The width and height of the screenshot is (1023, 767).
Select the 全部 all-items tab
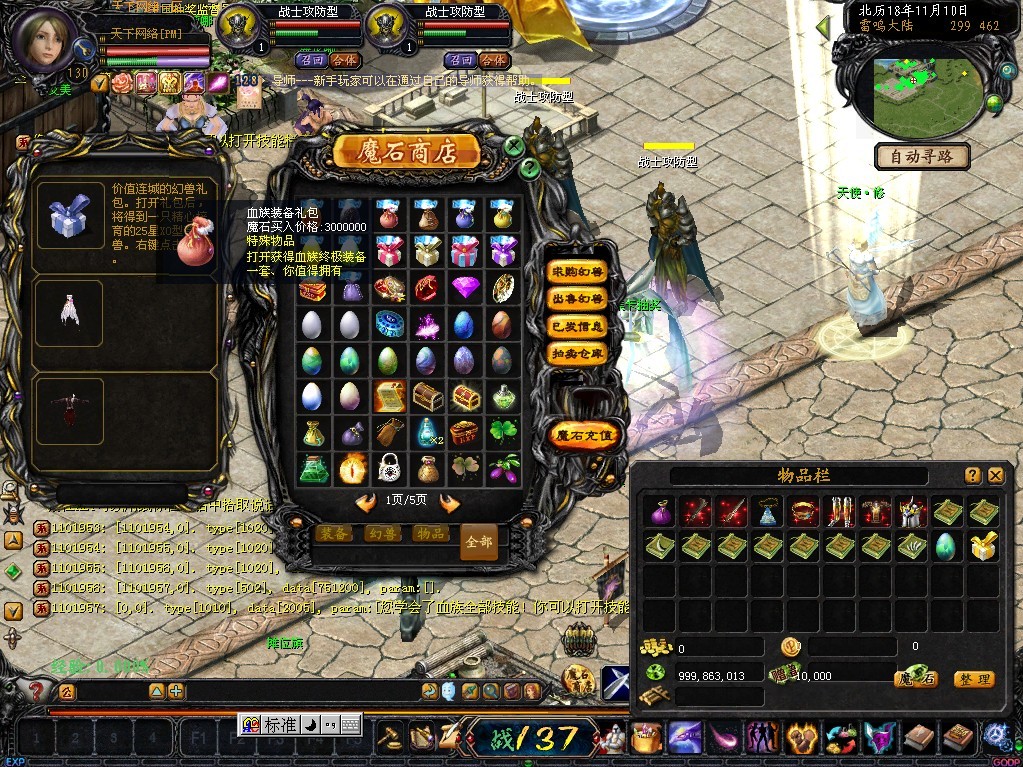479,541
